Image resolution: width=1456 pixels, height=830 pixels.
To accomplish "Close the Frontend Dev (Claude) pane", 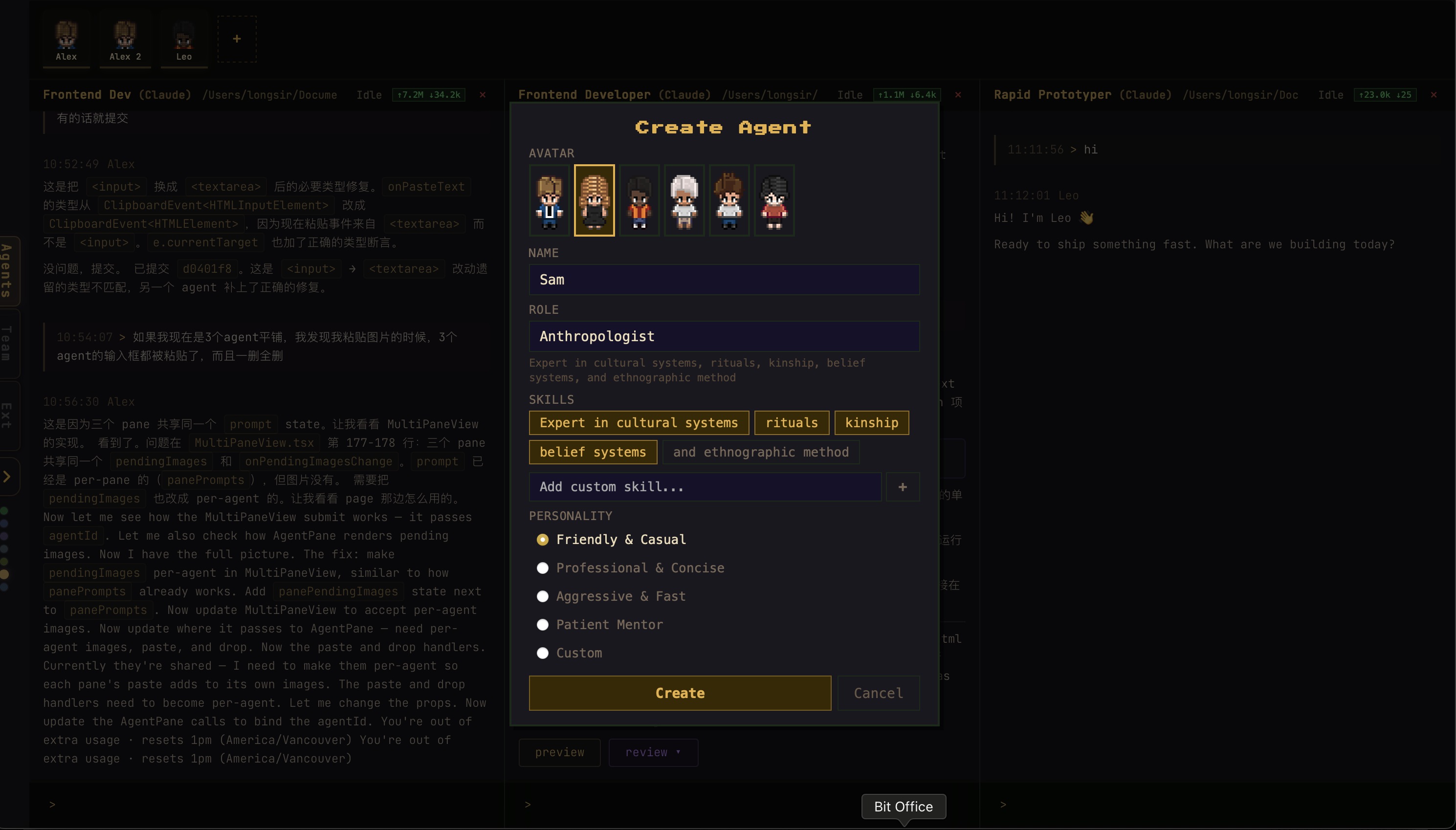I will click(482, 95).
